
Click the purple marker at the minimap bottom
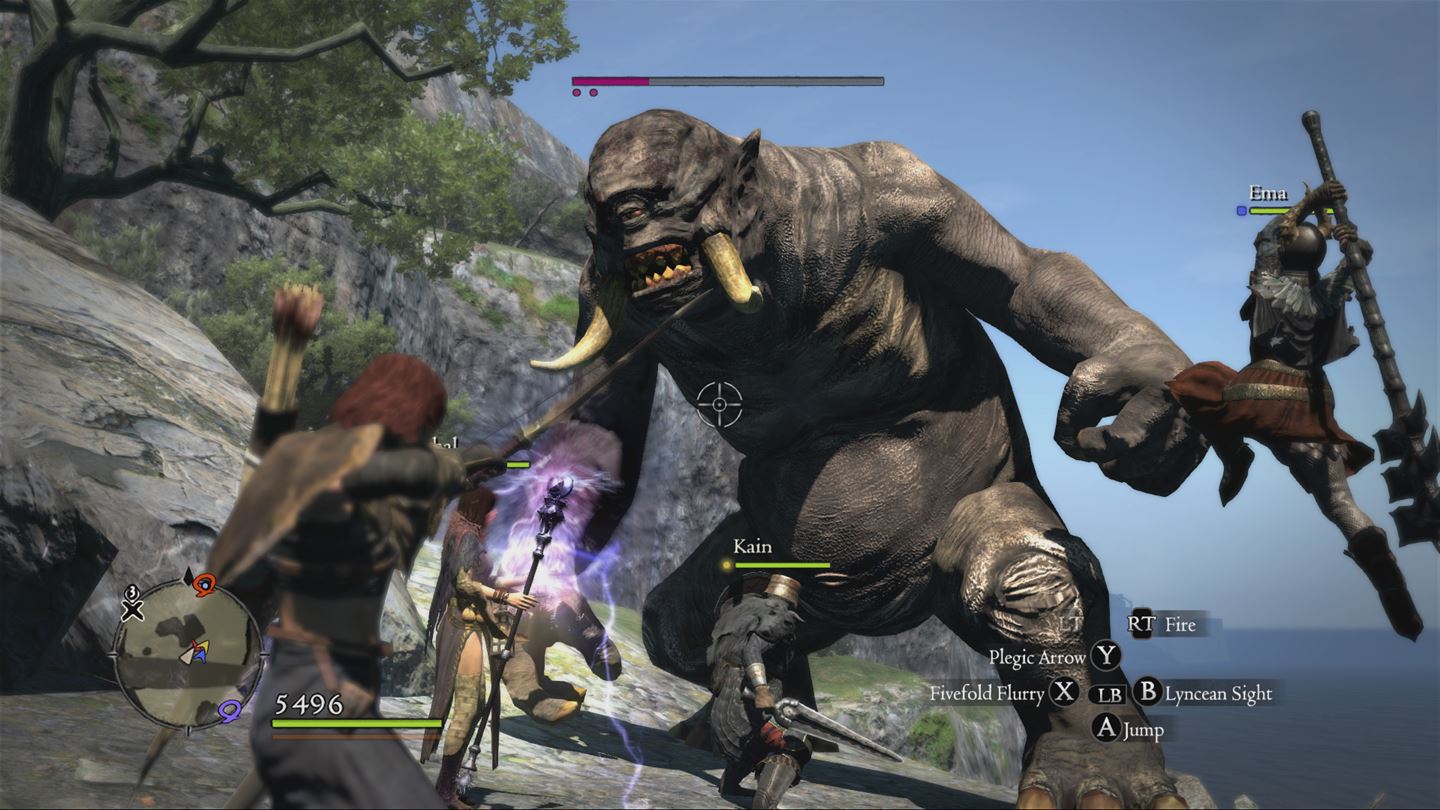click(229, 710)
